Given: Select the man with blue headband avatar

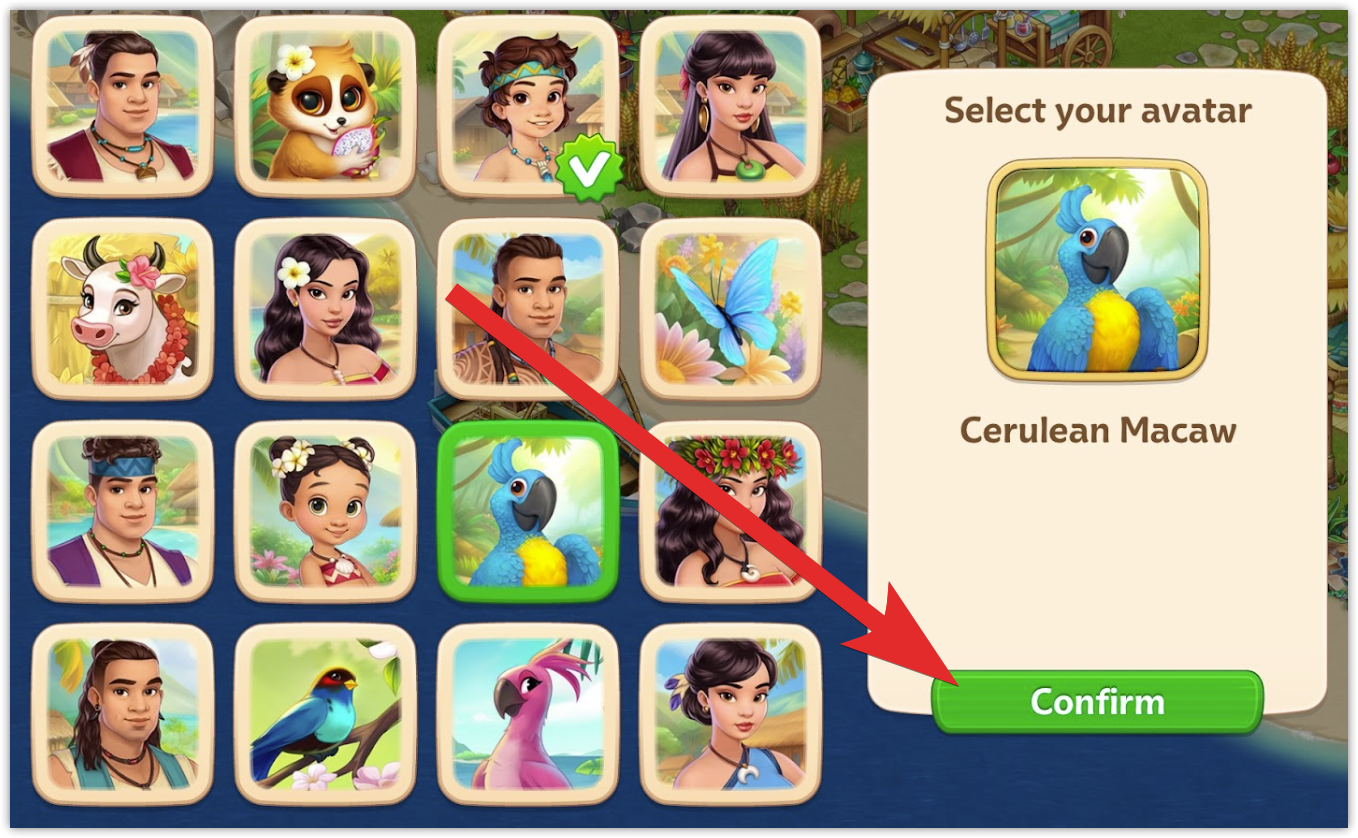Looking at the screenshot, I should [123, 511].
